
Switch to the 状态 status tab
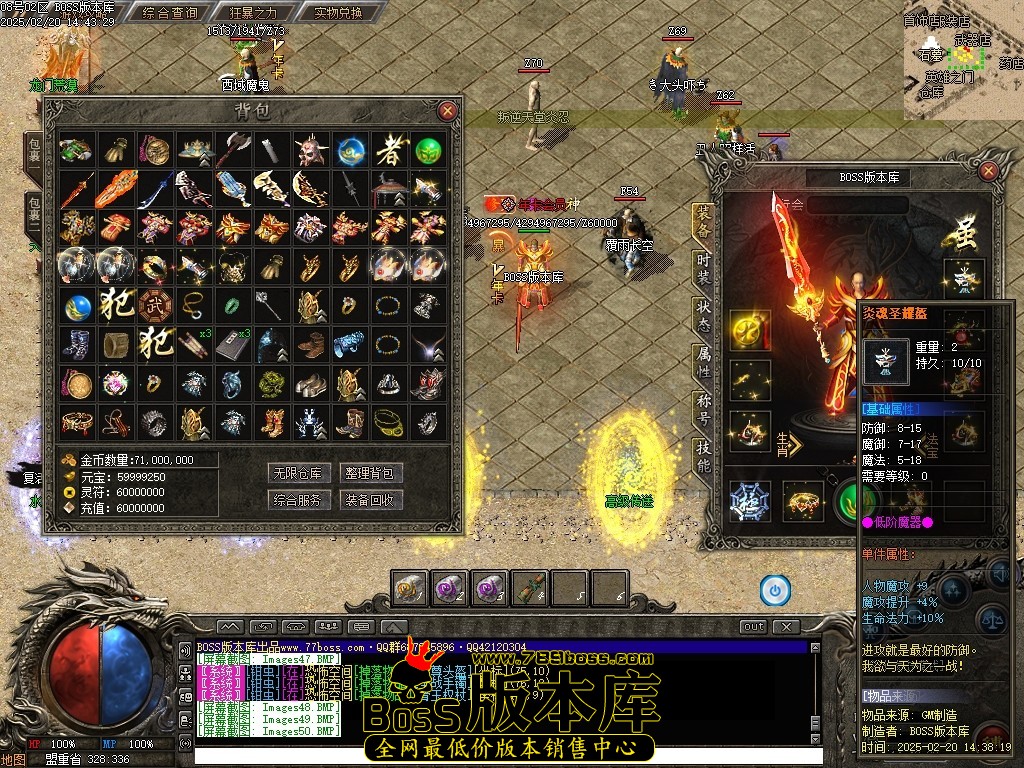click(x=703, y=313)
